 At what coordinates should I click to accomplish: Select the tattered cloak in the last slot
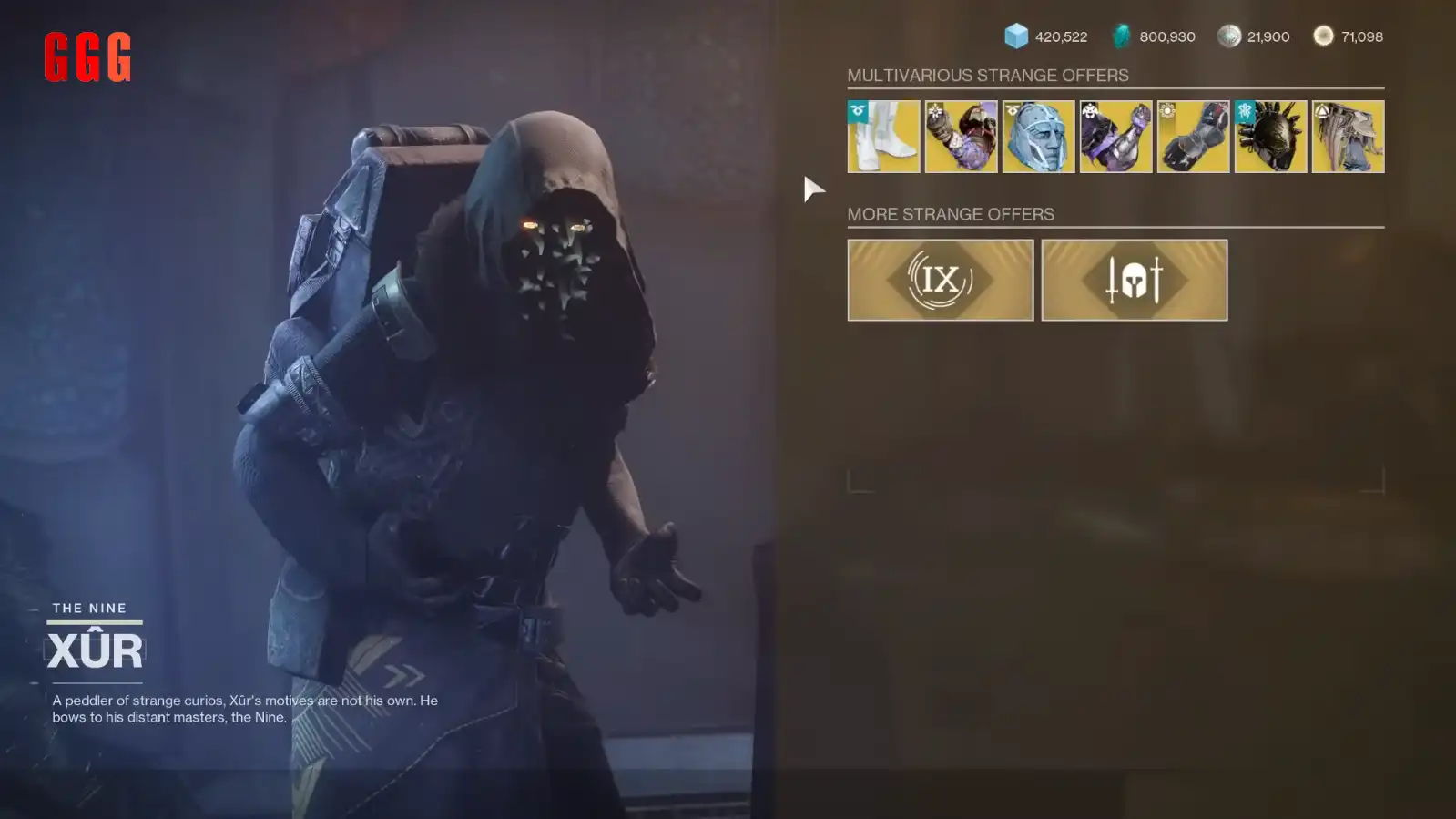point(1347,137)
